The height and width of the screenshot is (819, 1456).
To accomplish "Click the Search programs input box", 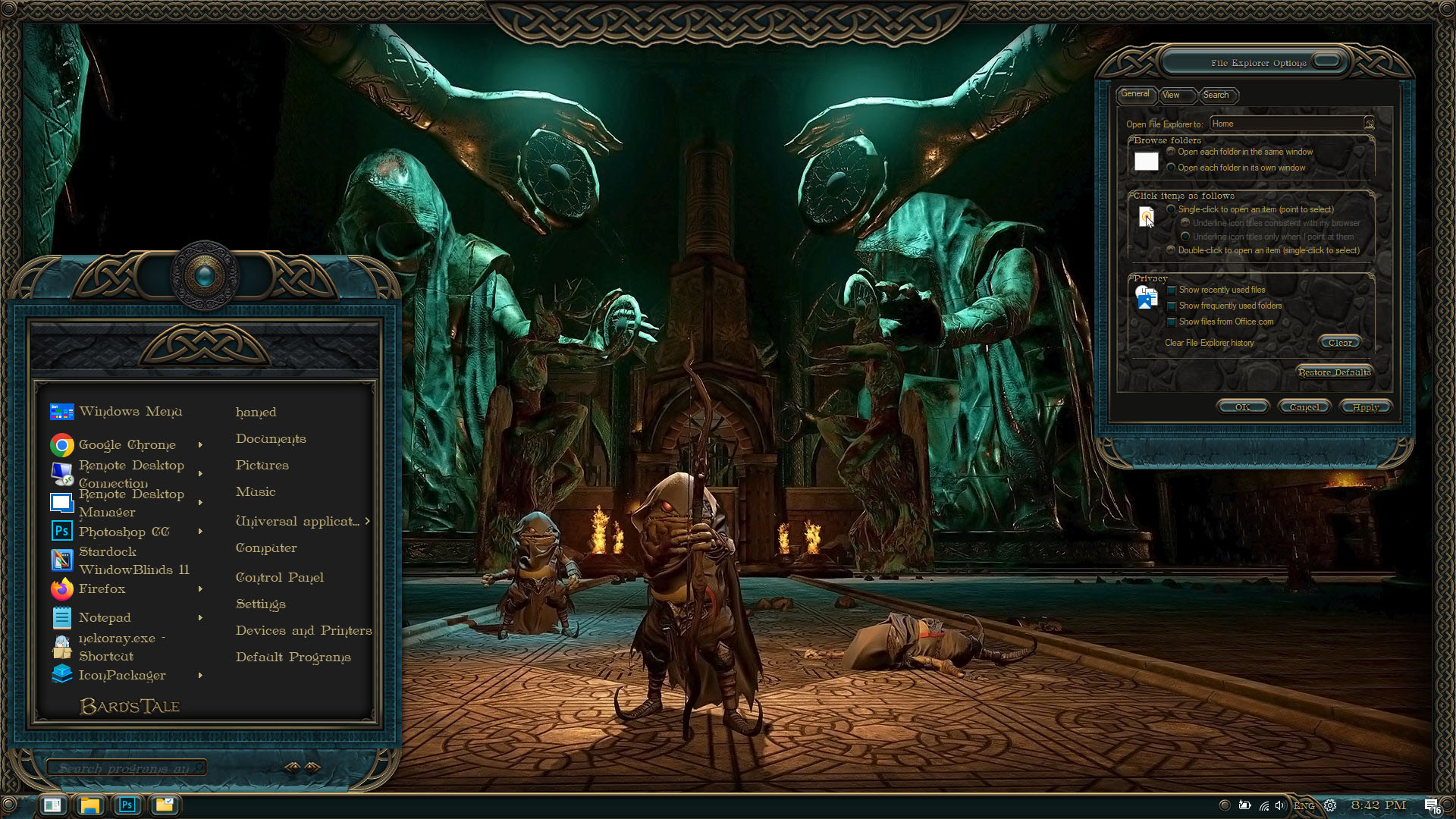I will click(125, 768).
